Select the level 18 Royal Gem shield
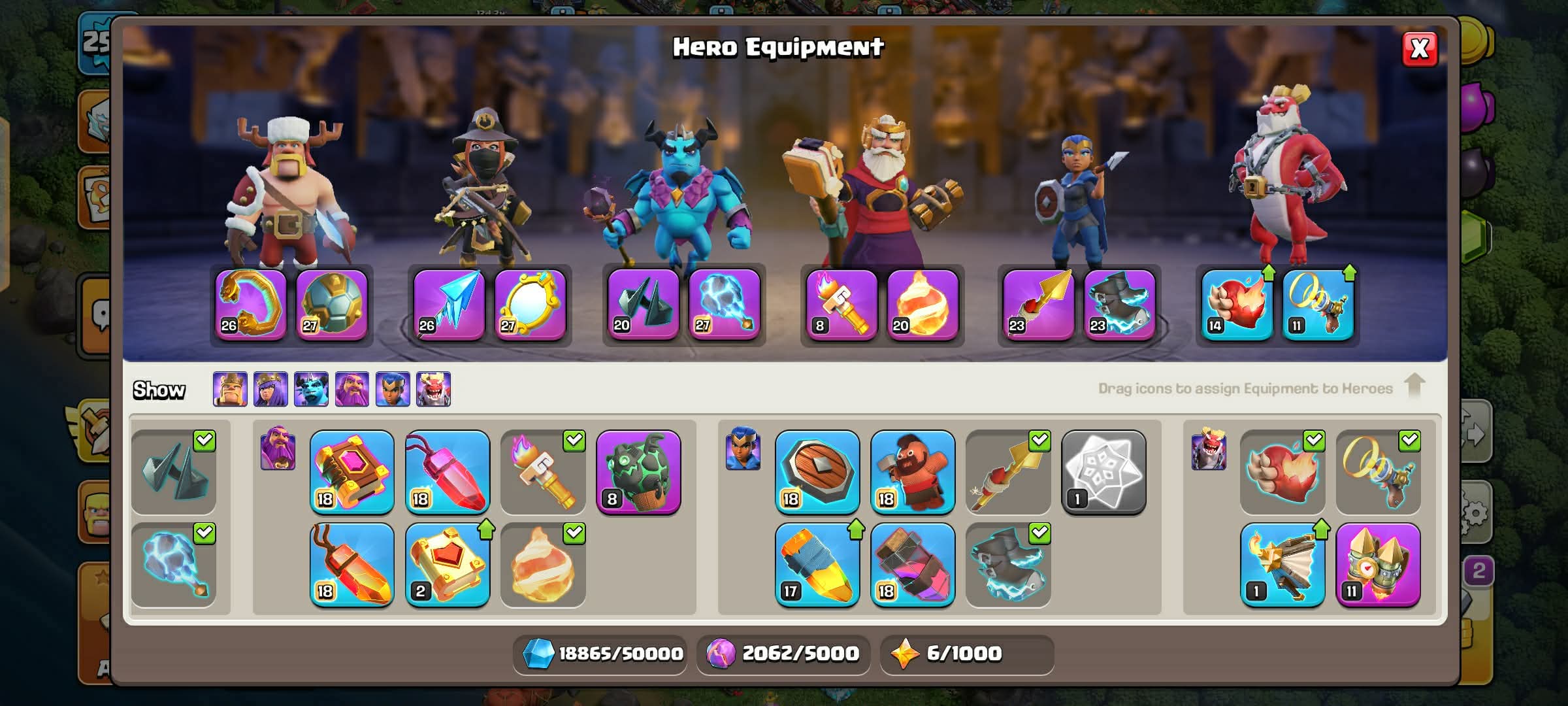 (x=817, y=472)
